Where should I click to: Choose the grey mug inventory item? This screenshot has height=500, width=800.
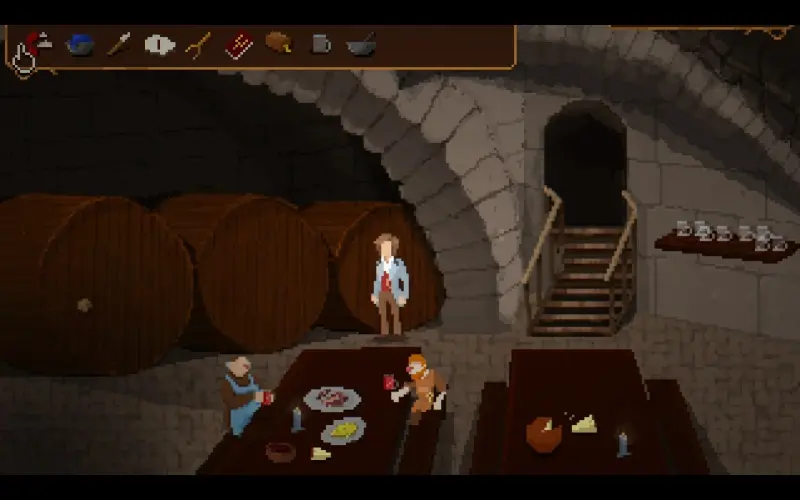pos(320,44)
